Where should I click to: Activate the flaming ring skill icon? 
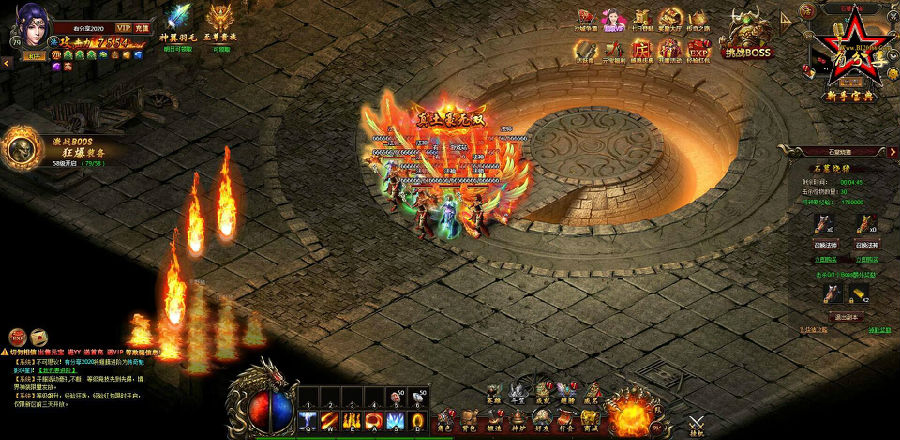pyautogui.click(x=373, y=418)
